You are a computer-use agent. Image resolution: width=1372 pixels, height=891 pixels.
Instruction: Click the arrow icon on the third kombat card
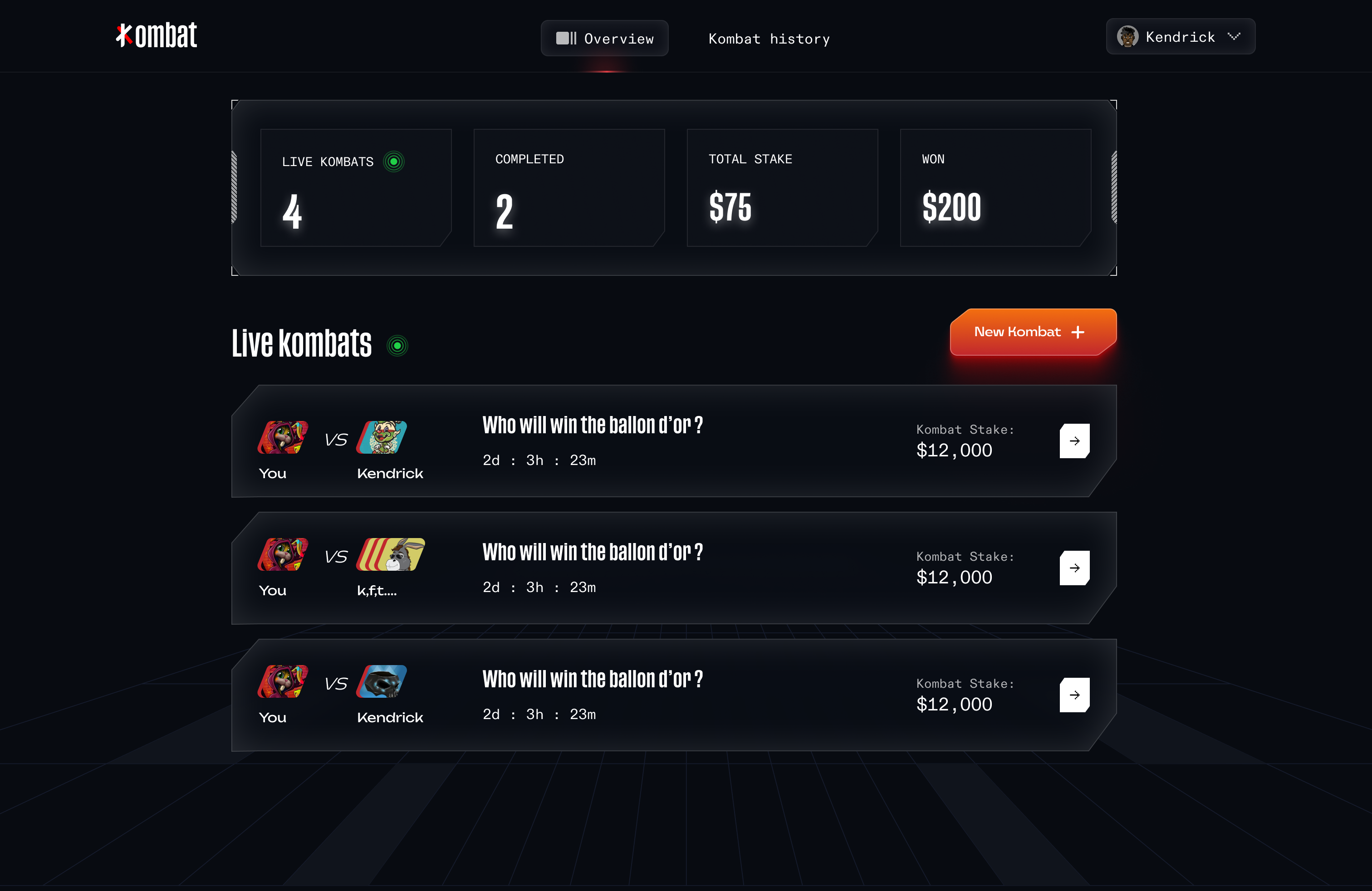click(x=1074, y=695)
